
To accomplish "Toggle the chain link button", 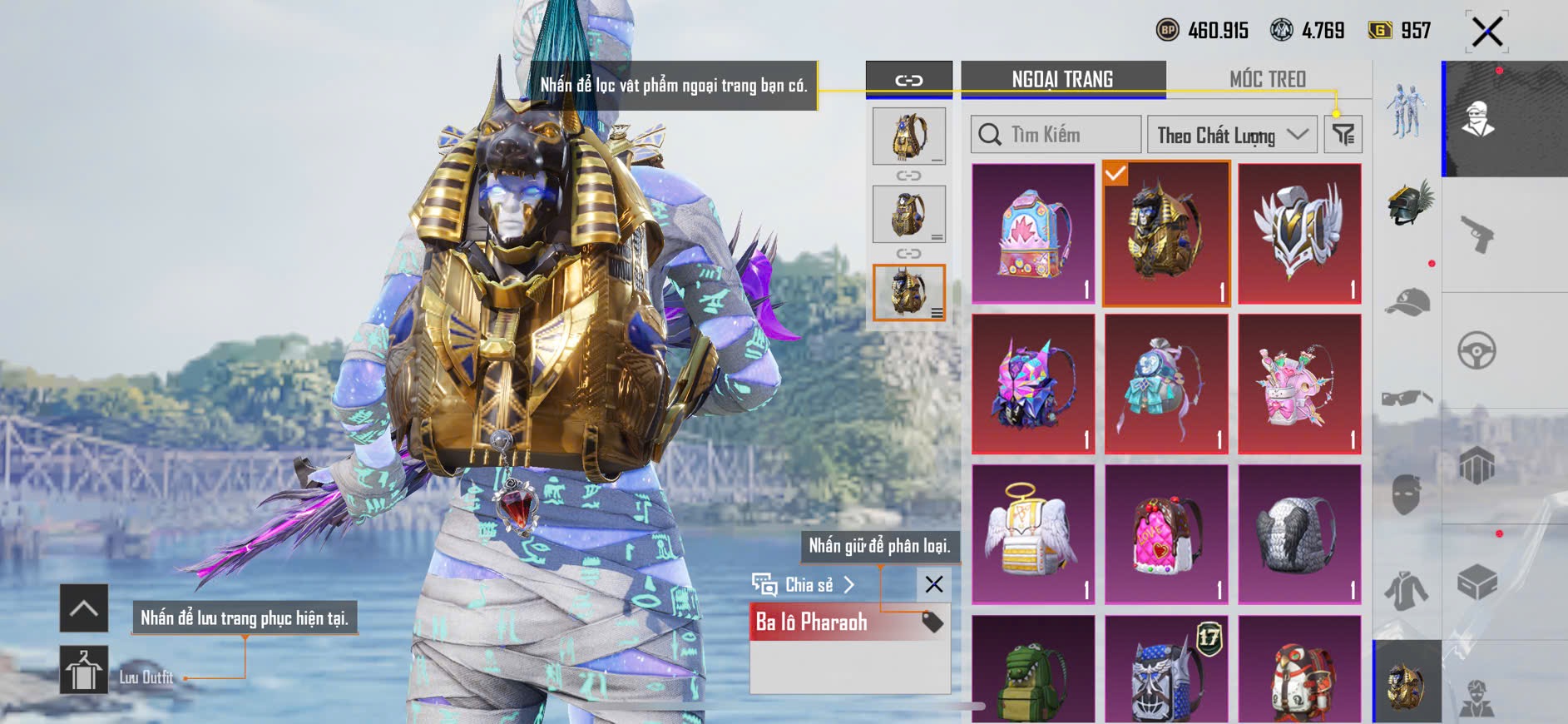I will pyautogui.click(x=908, y=81).
